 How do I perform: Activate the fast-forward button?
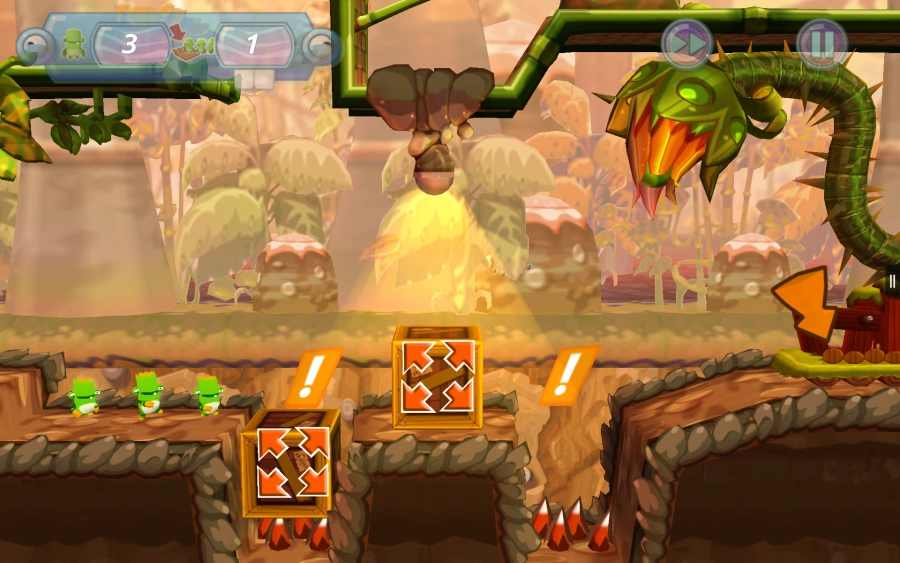pyautogui.click(x=687, y=44)
